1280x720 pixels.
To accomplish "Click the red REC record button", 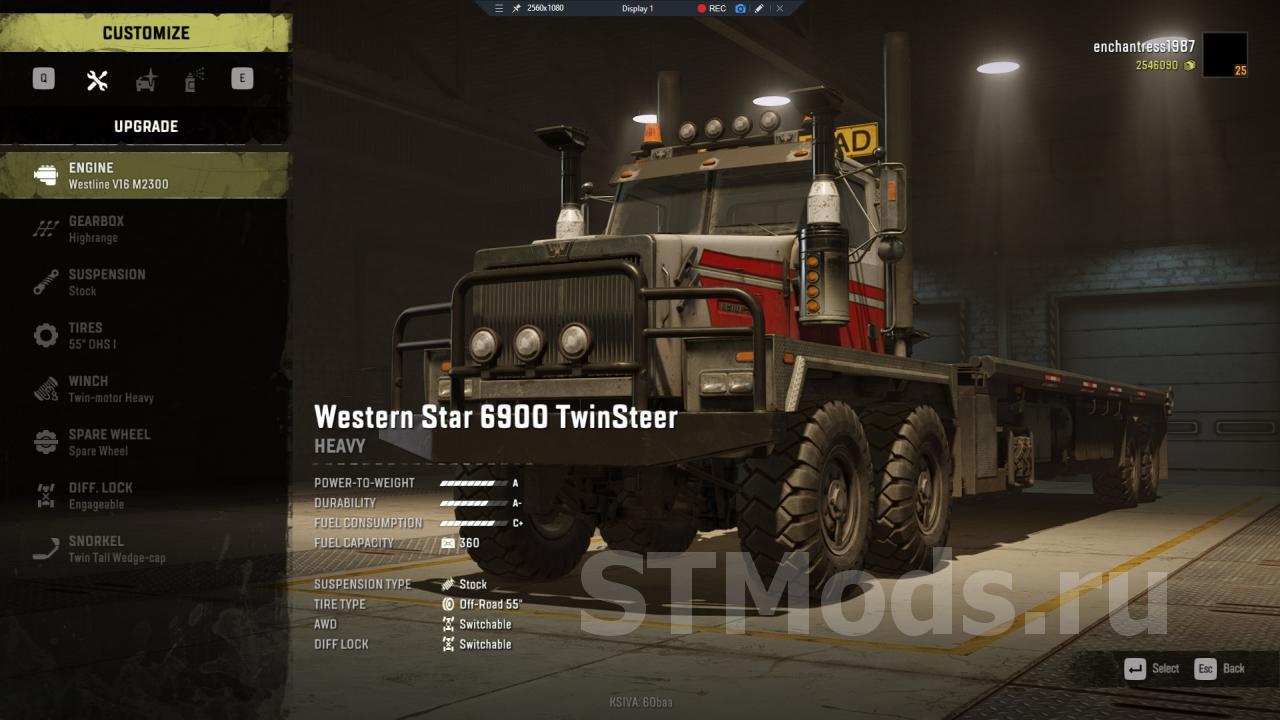I will click(712, 8).
